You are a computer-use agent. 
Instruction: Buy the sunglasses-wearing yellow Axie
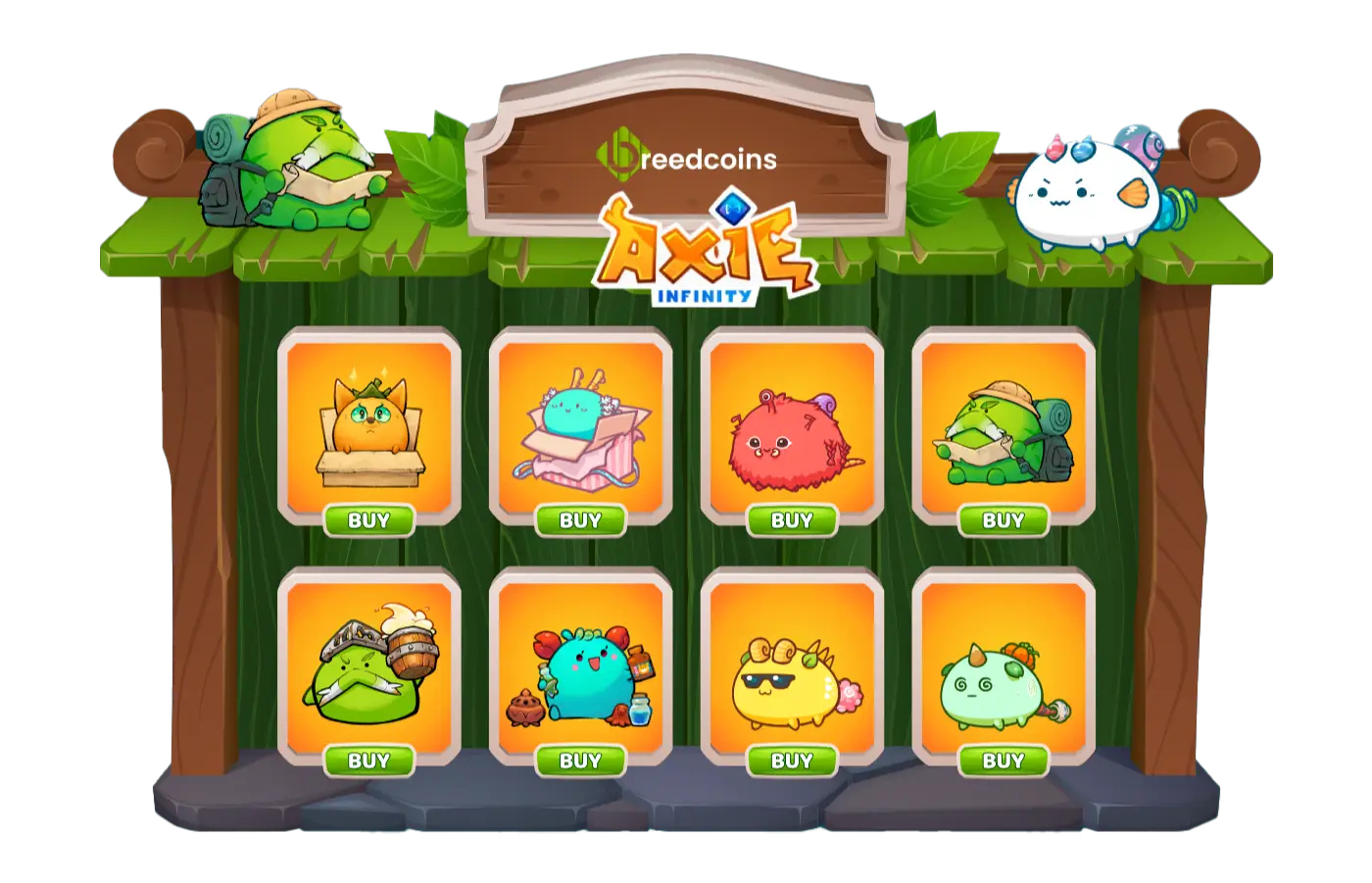[794, 760]
